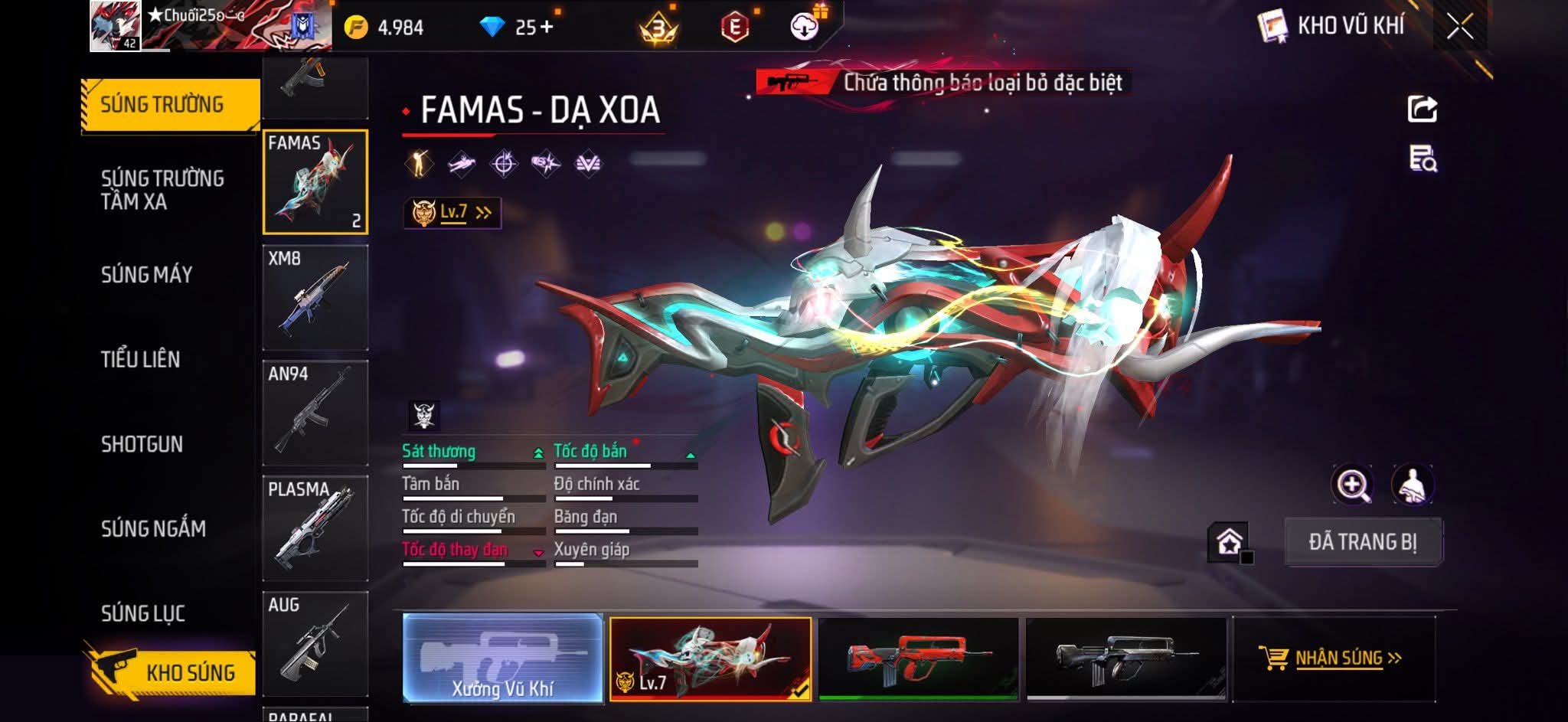This screenshot has height=722, width=1568.
Task: Show the Shotgun category
Action: 142,444
